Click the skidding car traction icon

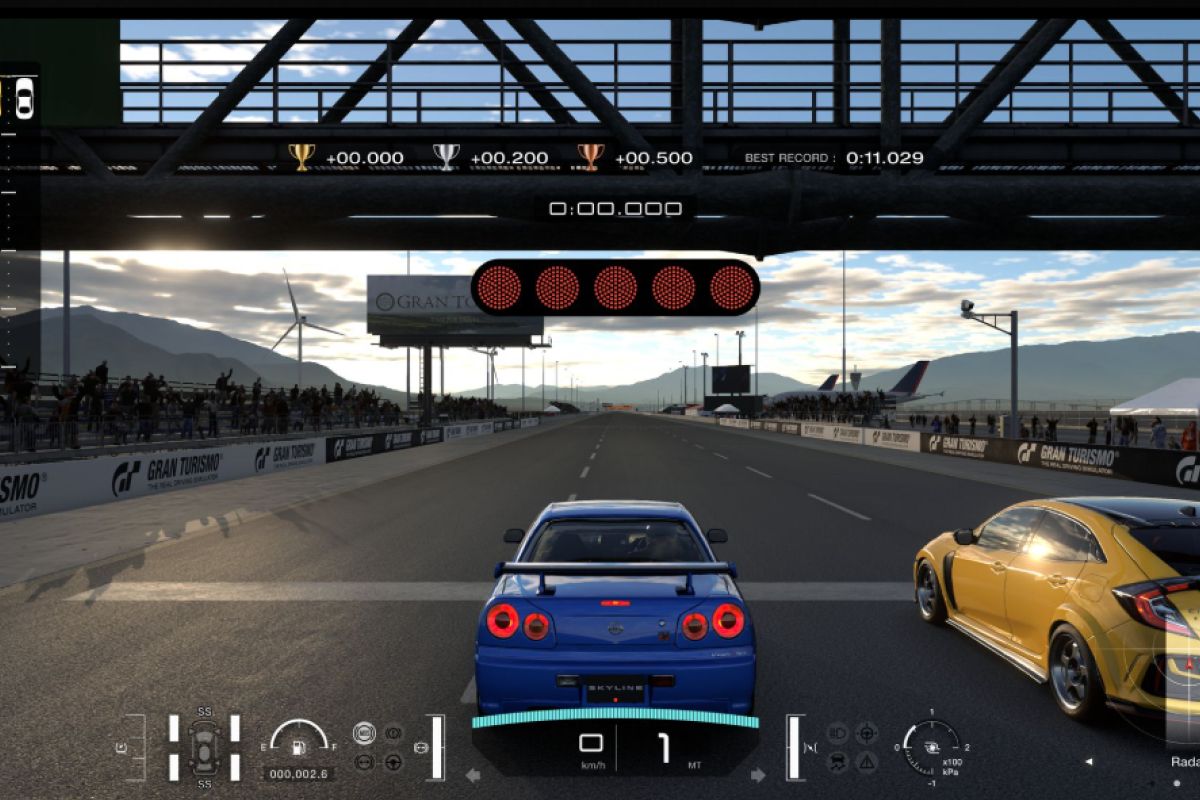tap(838, 762)
